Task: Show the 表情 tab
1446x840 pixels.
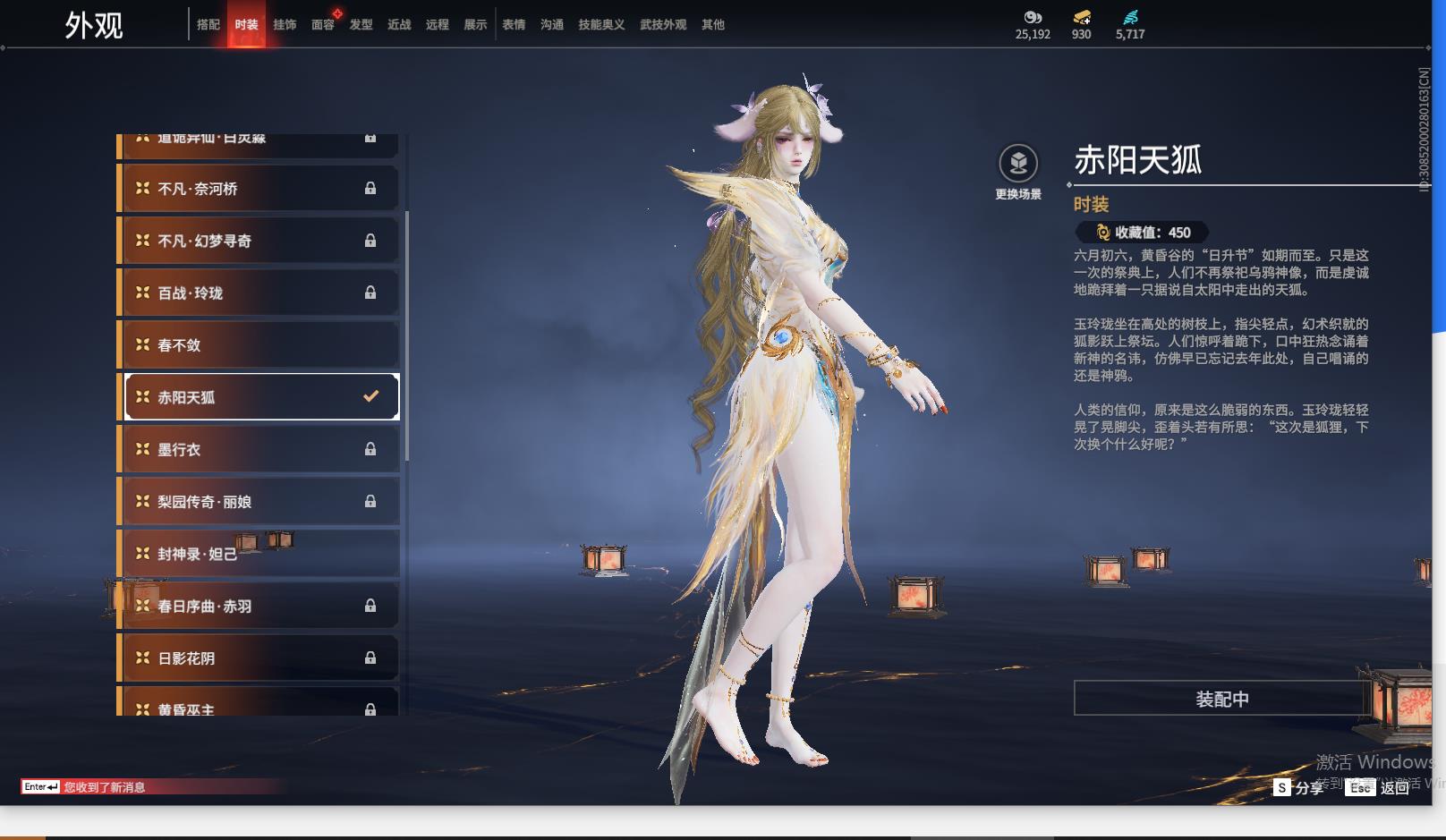Action: point(514,25)
